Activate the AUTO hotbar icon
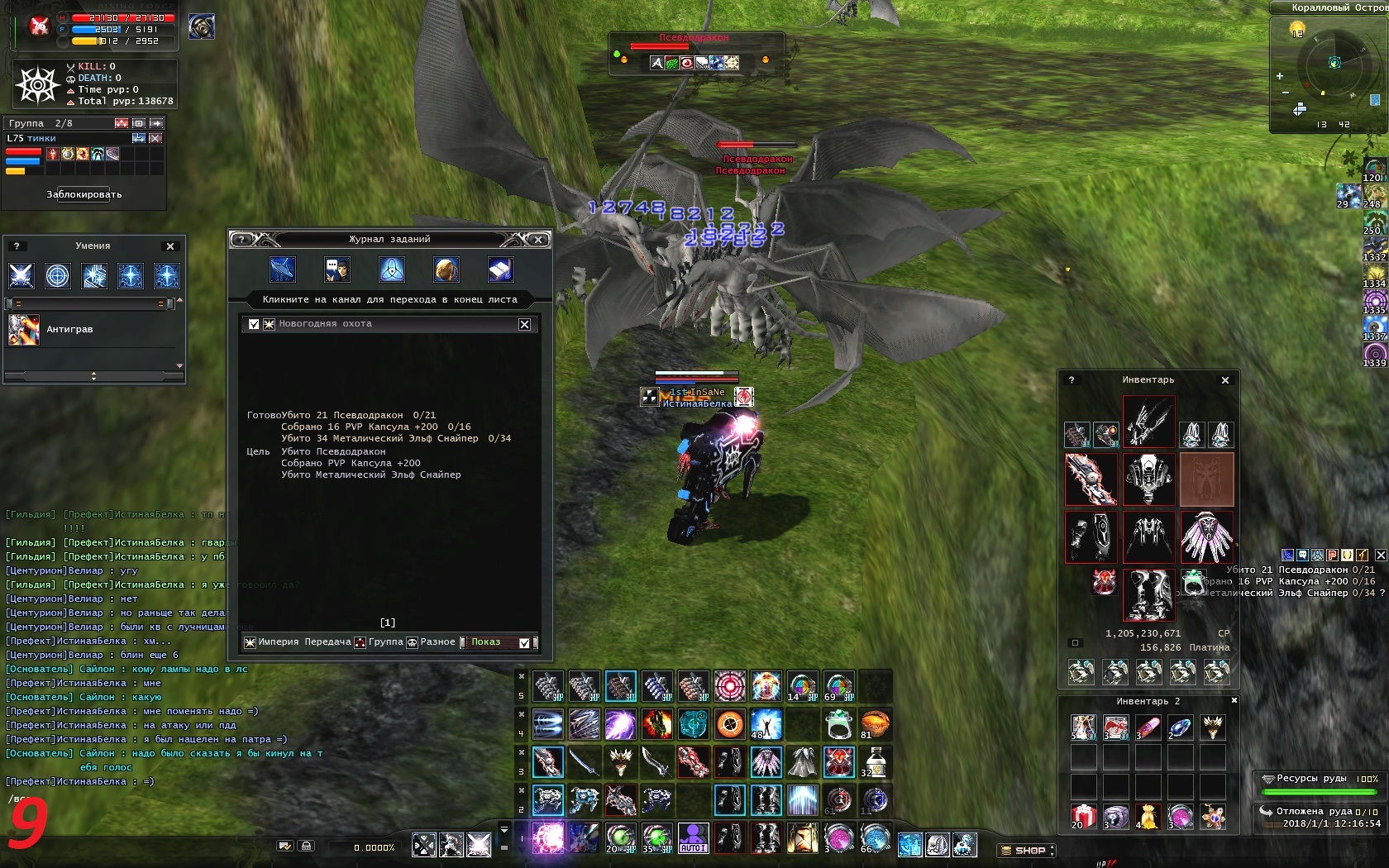This screenshot has width=1389, height=868. click(693, 838)
